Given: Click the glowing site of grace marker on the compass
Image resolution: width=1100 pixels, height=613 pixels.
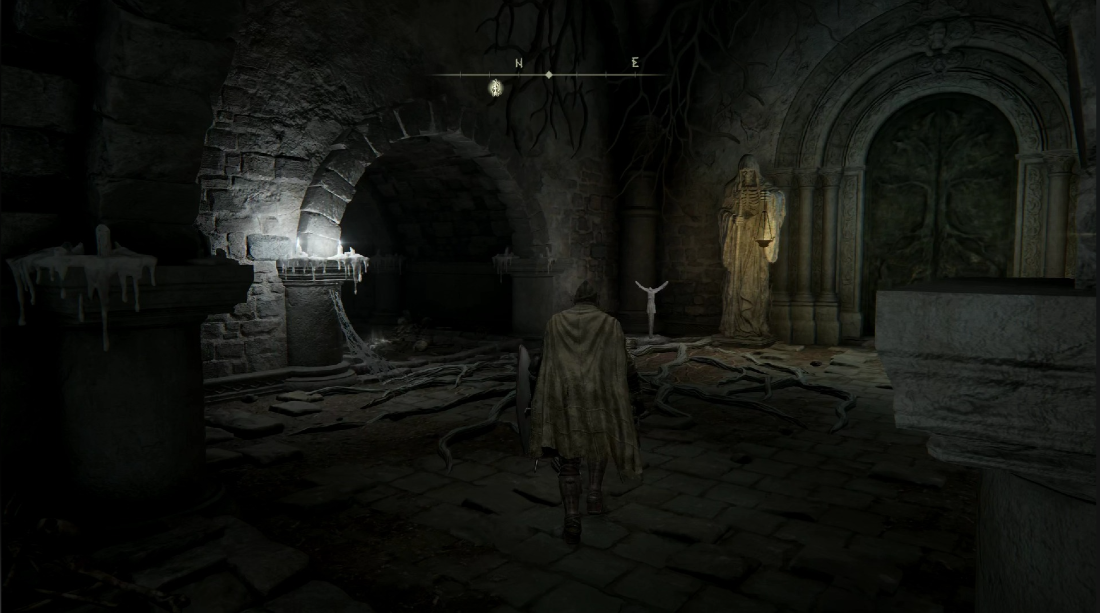Looking at the screenshot, I should [495, 88].
